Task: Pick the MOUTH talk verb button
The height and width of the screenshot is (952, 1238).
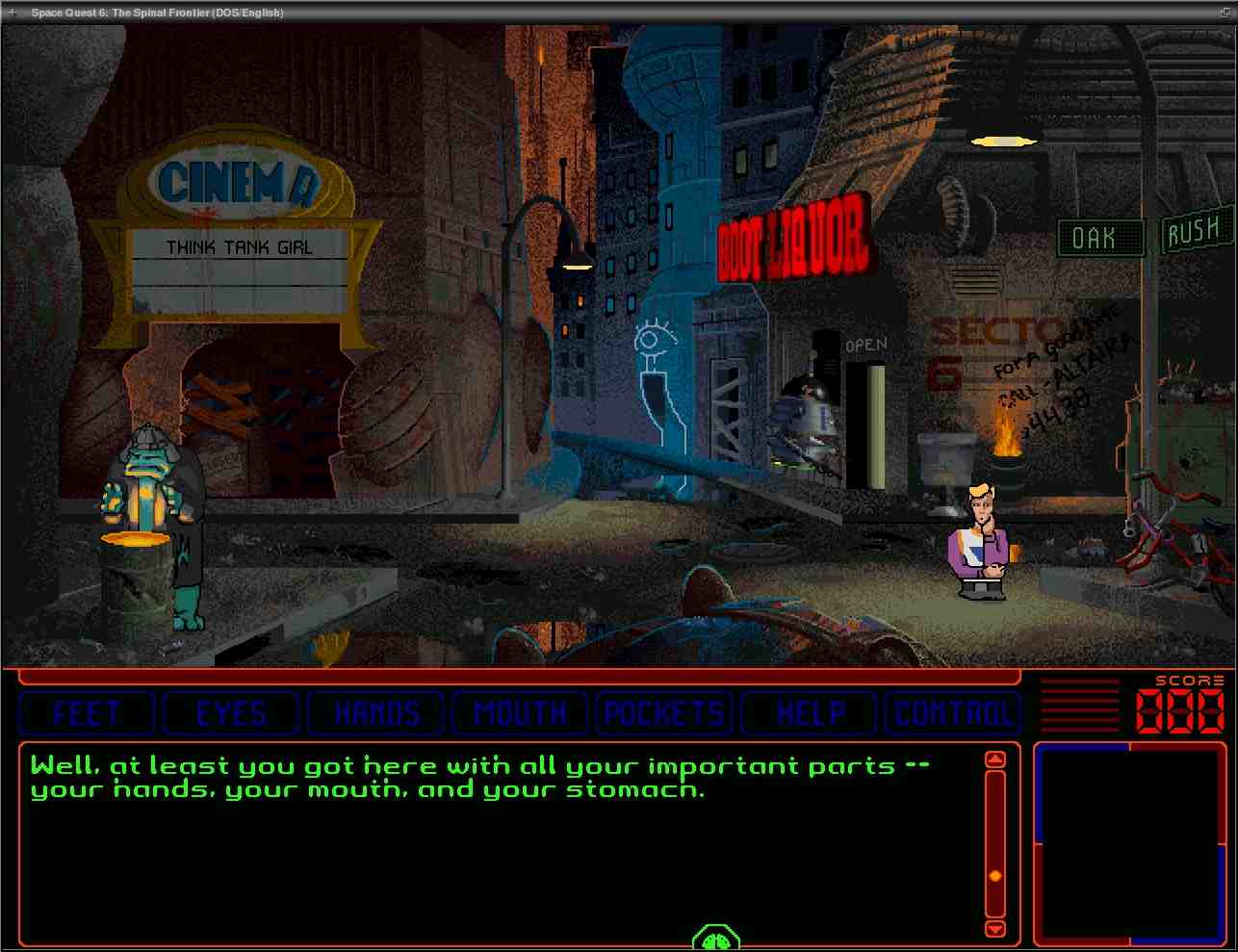Action: click(520, 713)
